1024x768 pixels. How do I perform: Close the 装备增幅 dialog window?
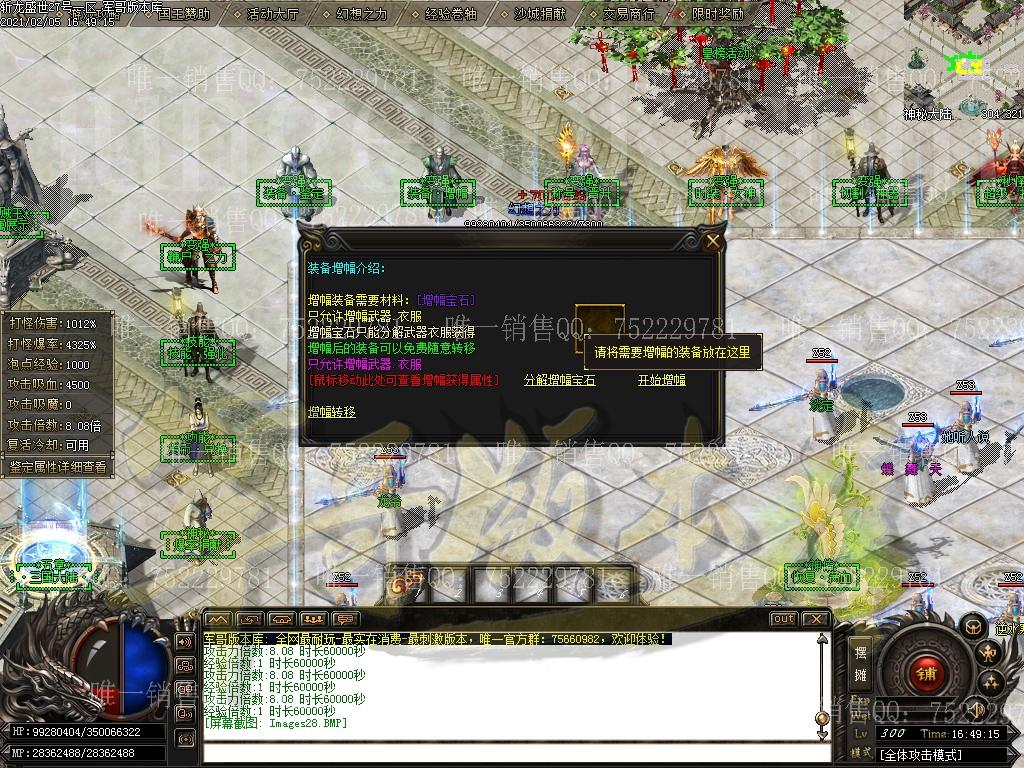pyautogui.click(x=713, y=241)
